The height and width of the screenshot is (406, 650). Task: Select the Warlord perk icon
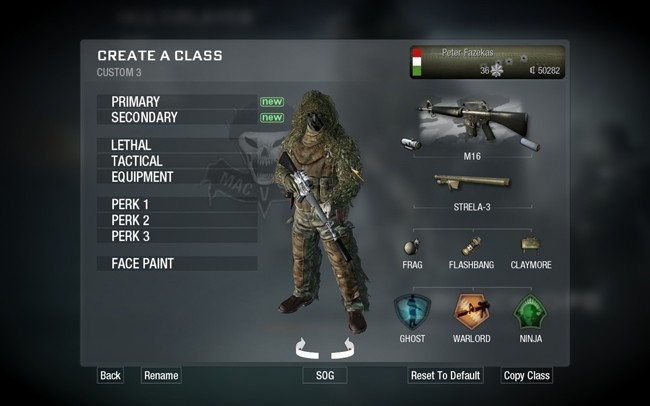472,312
